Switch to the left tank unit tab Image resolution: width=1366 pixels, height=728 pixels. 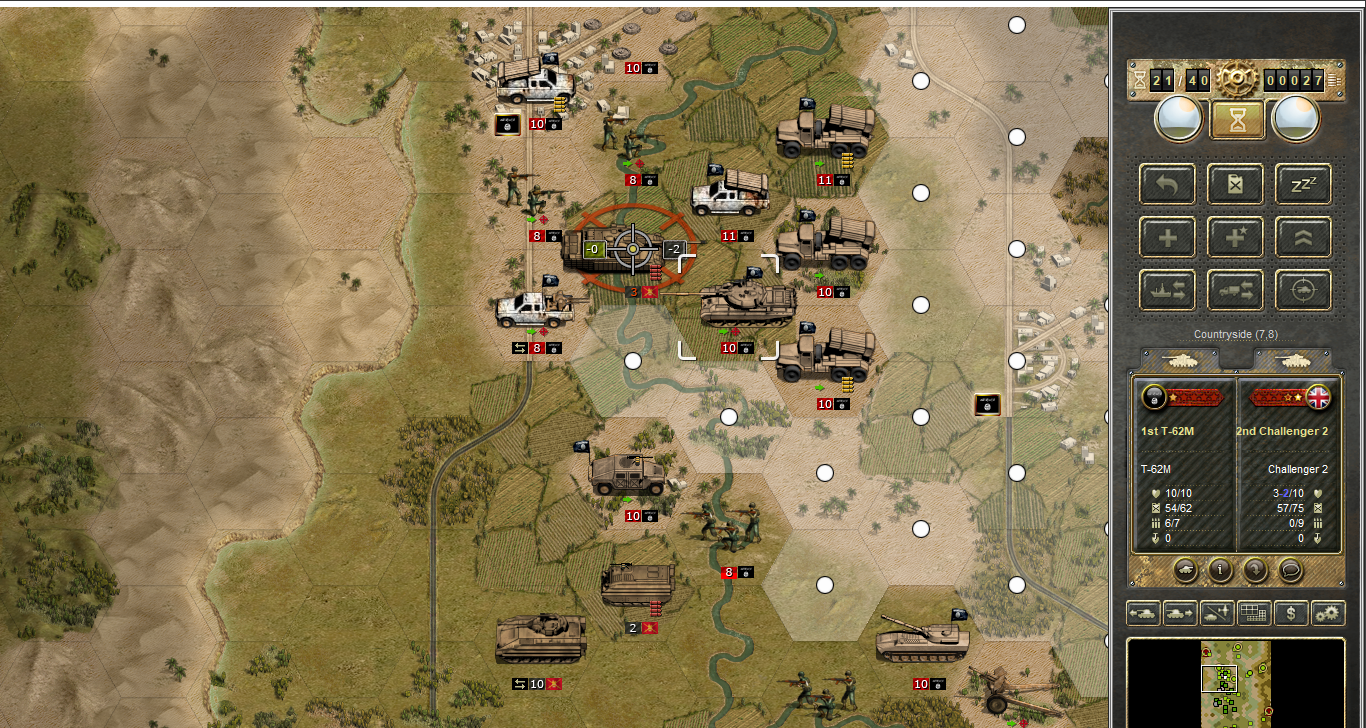(1181, 359)
